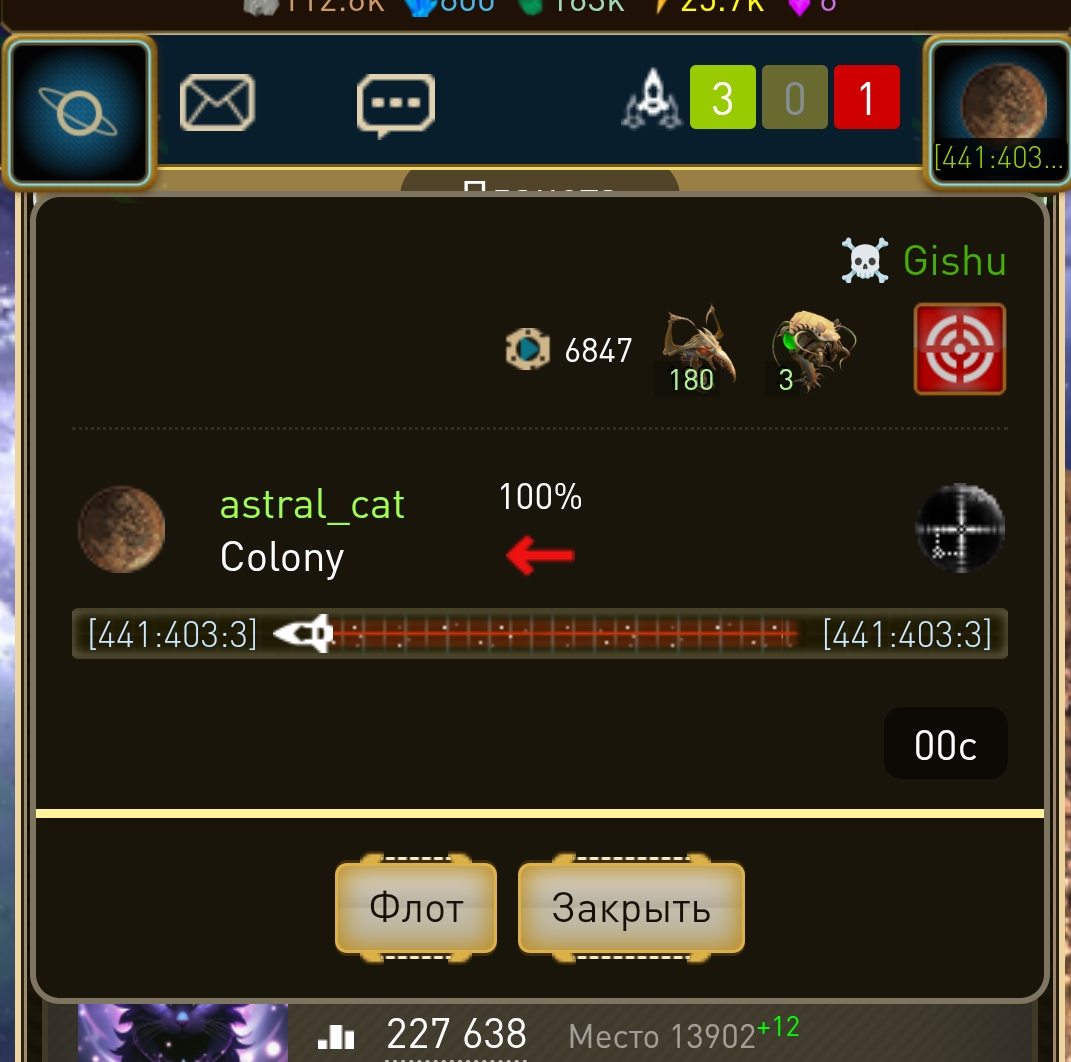Screen dimensions: 1071x1062
Task: Open the chat speech bubble
Action: pyautogui.click(x=396, y=104)
